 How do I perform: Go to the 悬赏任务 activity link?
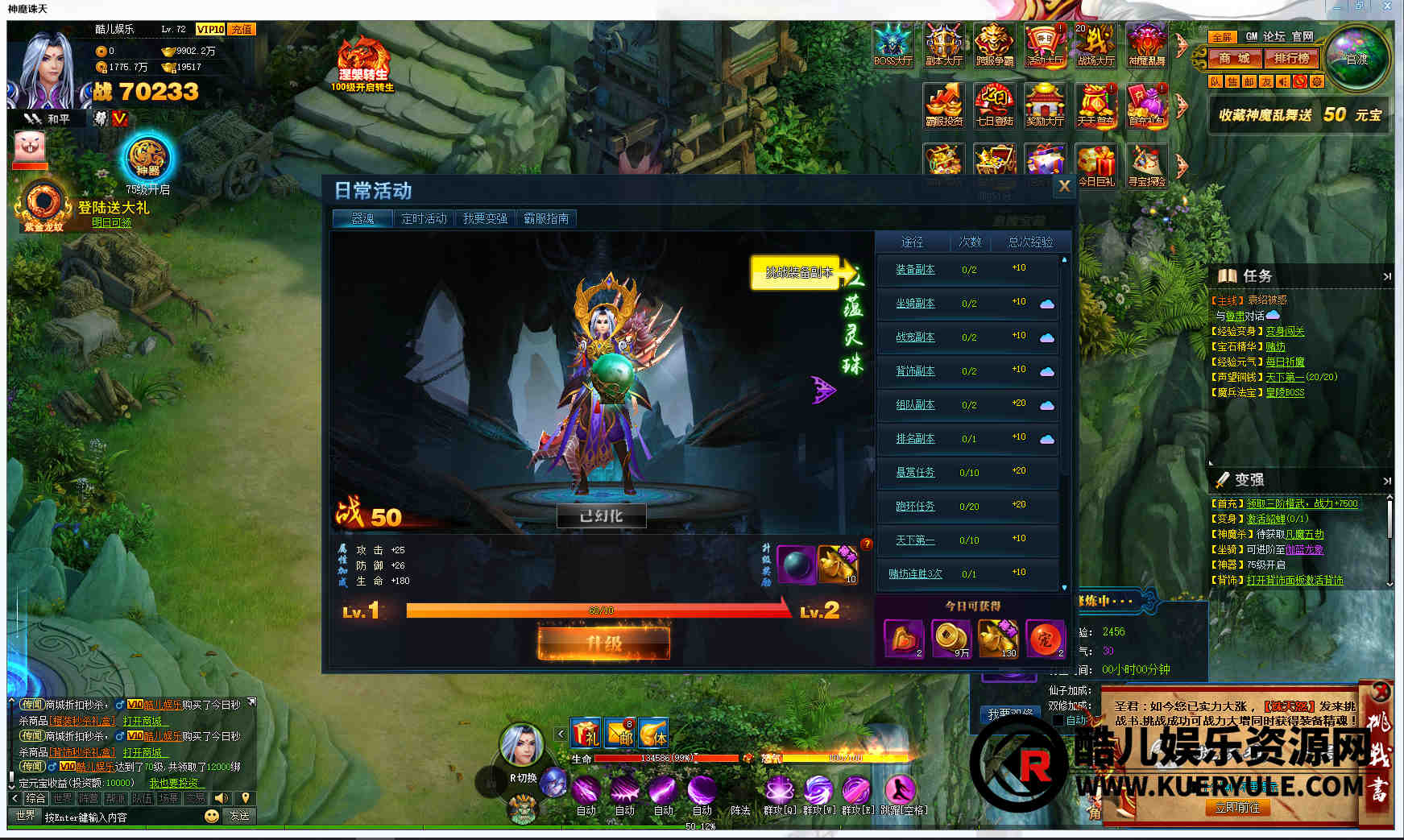click(x=915, y=473)
